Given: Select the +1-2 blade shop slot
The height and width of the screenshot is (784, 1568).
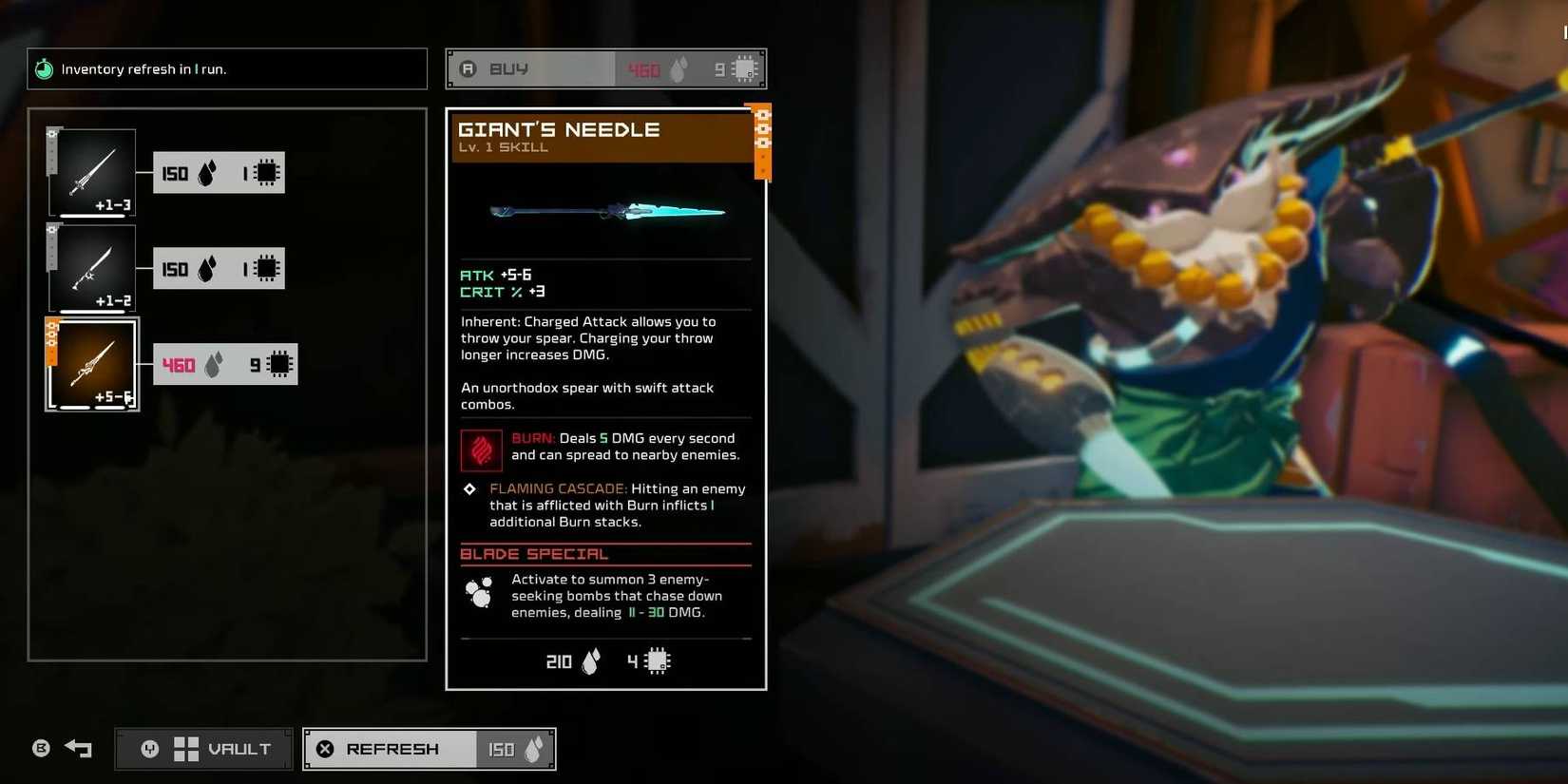Looking at the screenshot, I should click(92, 268).
